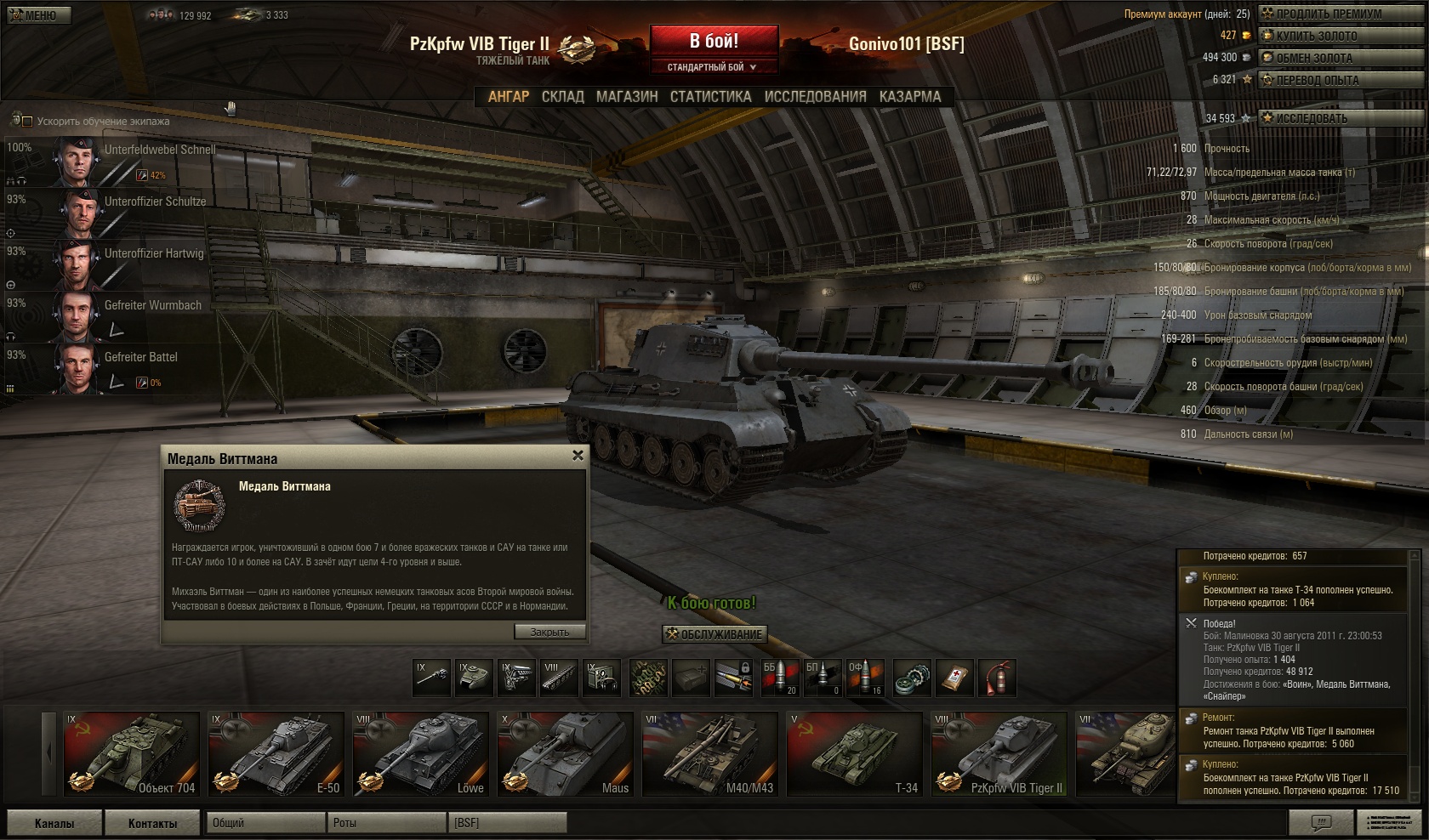Screen dimensions: 1429x840
Task: Open the Магазин tab
Action: point(627,97)
